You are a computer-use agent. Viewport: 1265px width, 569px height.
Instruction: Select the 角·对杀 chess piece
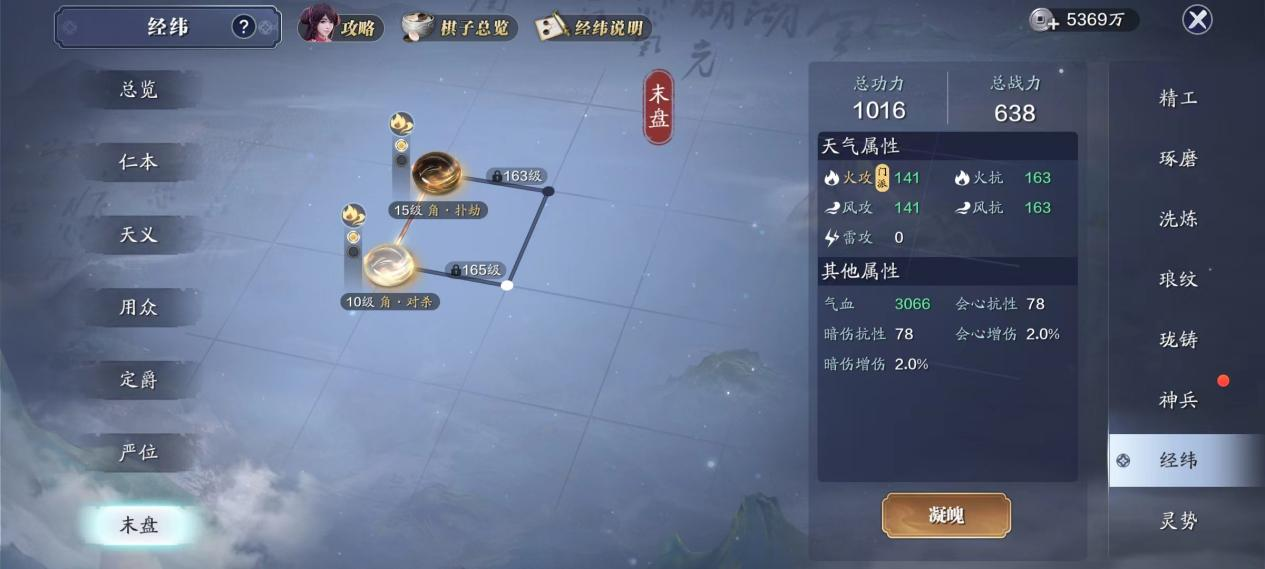coord(388,263)
